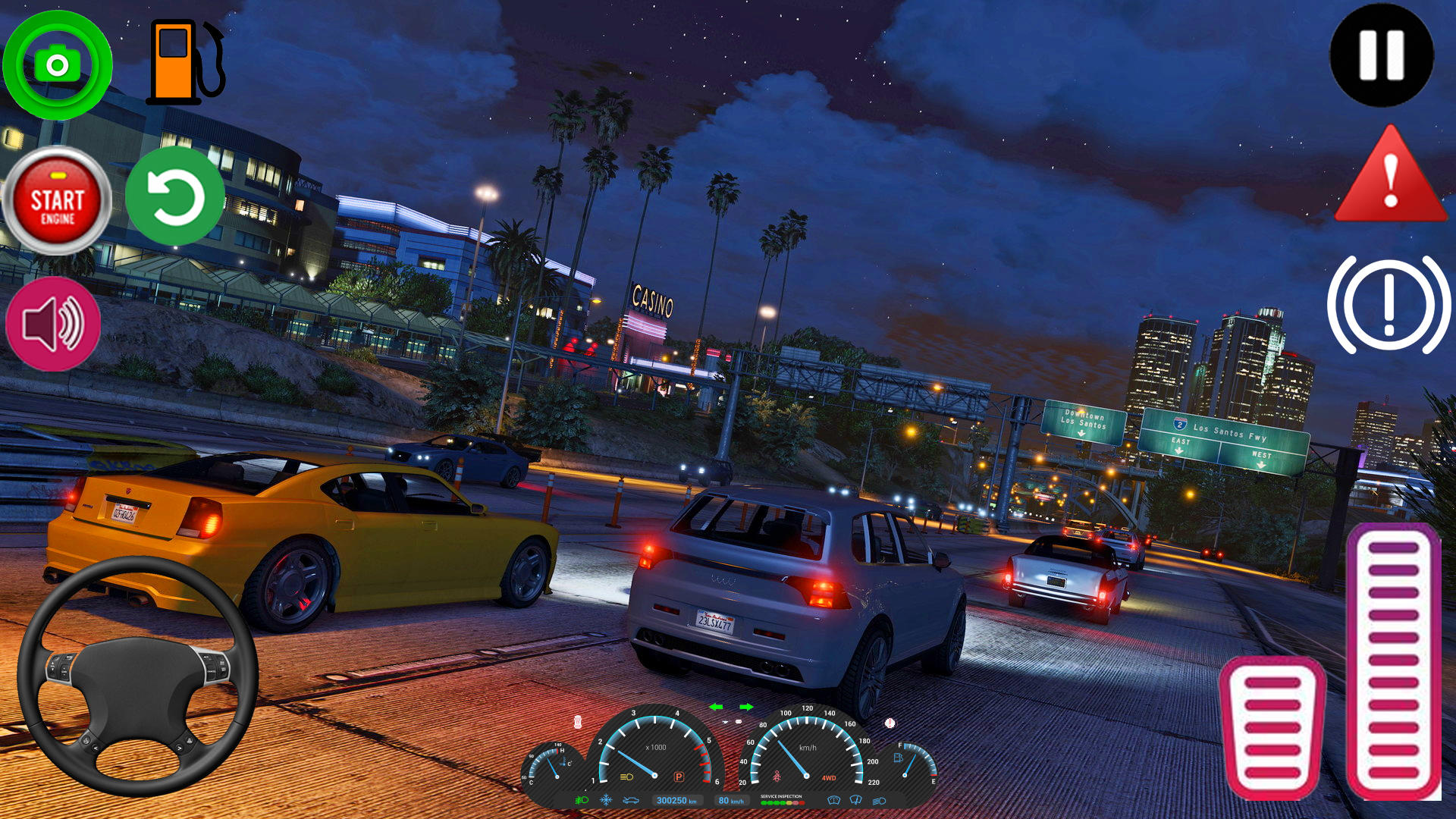Toggle the 4WD mode label on the dashboard
This screenshot has width=1456, height=819.
[828, 777]
